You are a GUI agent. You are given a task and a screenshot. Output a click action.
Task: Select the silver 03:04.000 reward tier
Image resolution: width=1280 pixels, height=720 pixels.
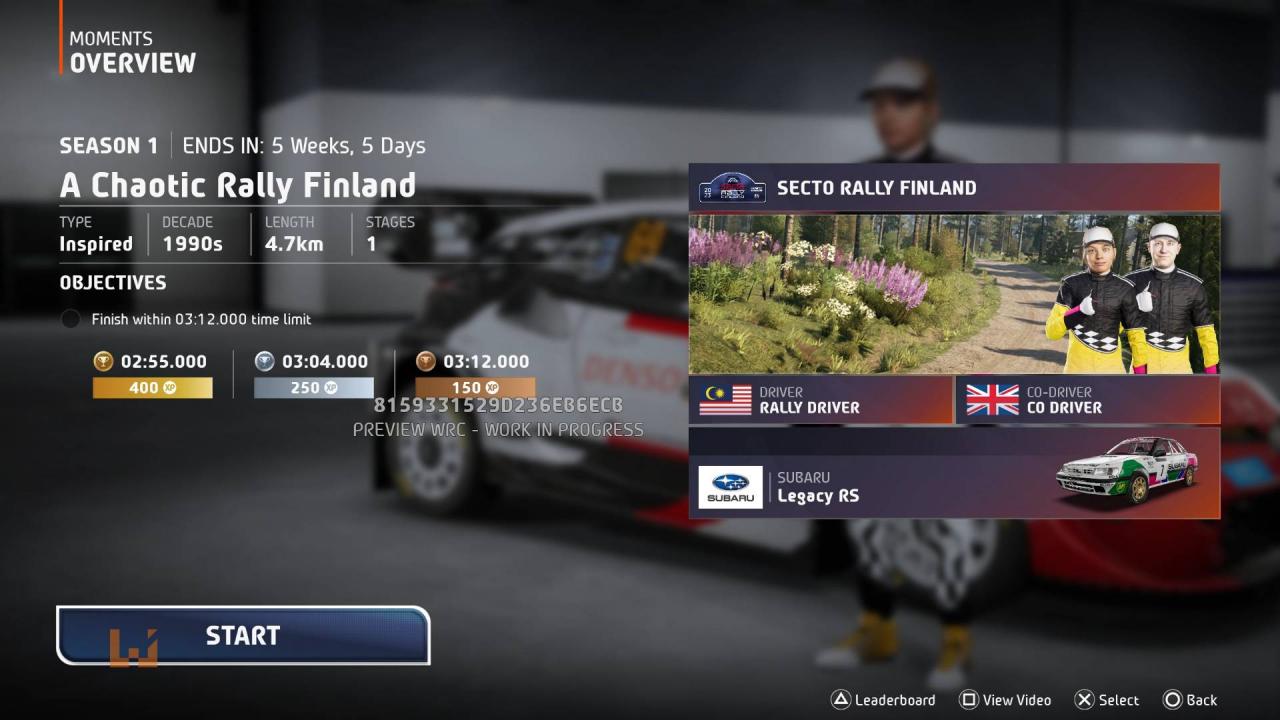[313, 374]
